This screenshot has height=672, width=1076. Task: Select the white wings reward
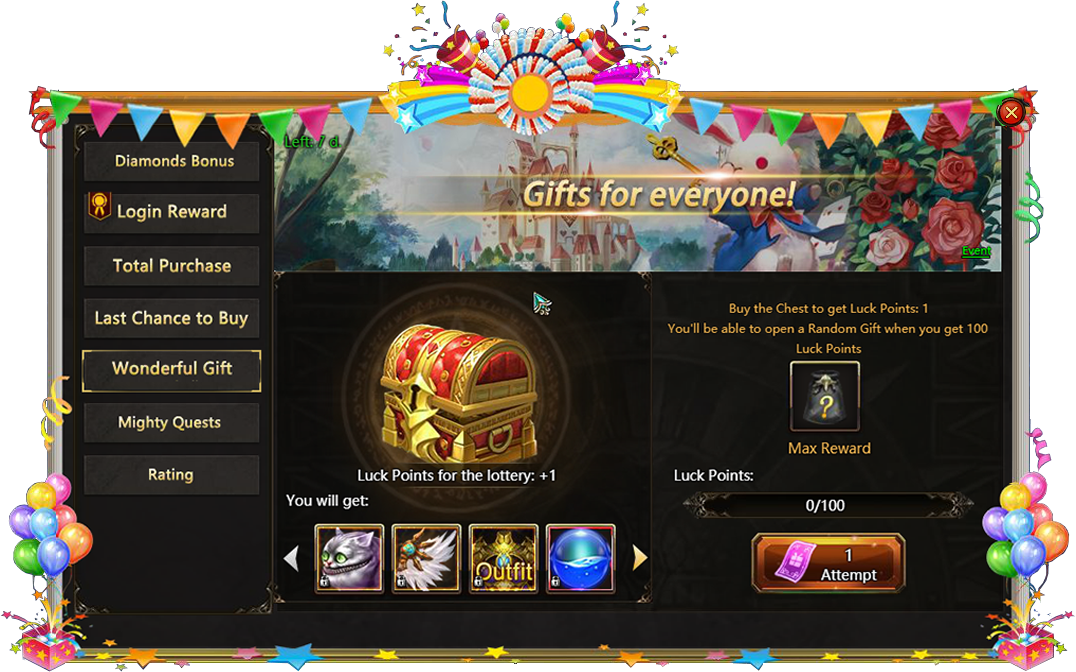pyautogui.click(x=426, y=558)
